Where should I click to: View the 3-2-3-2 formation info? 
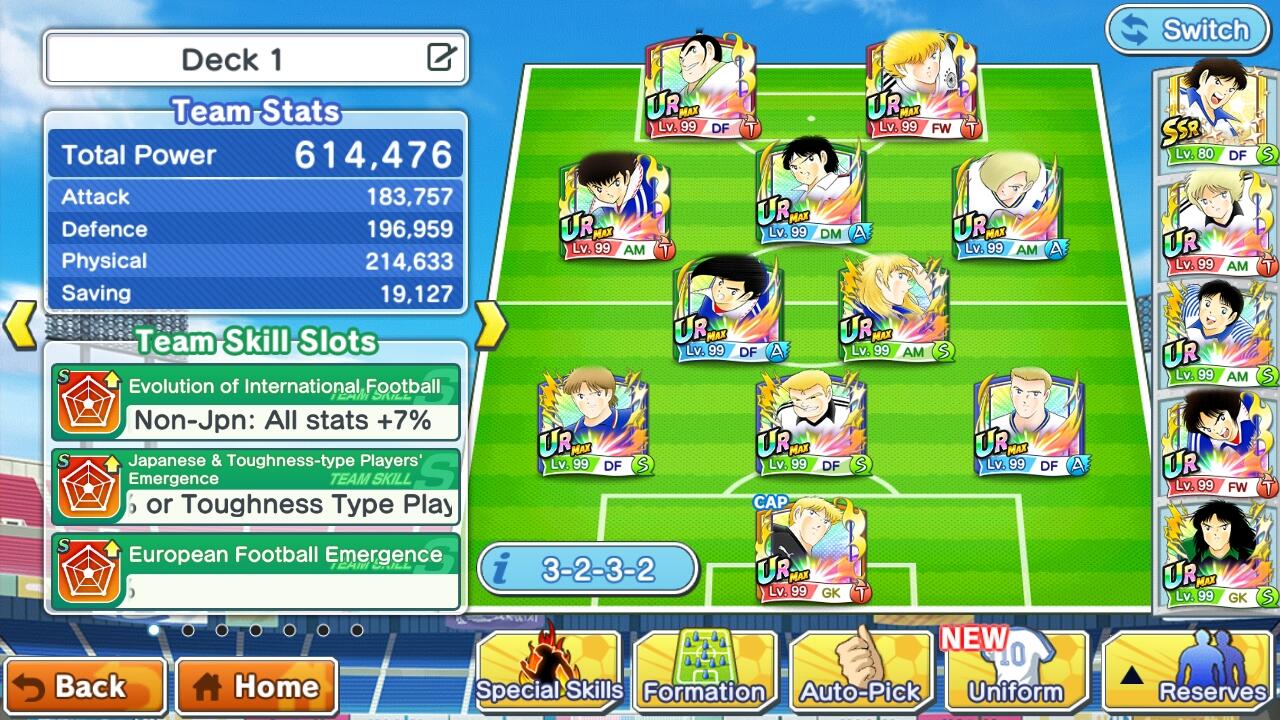point(587,570)
